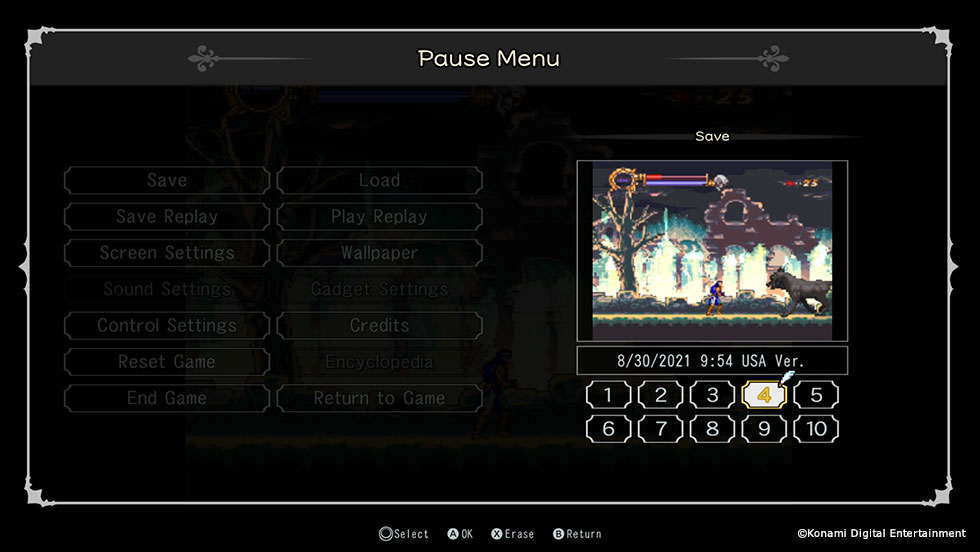The width and height of the screenshot is (980, 552).
Task: Click highlighted save slot 4
Action: 764,395
